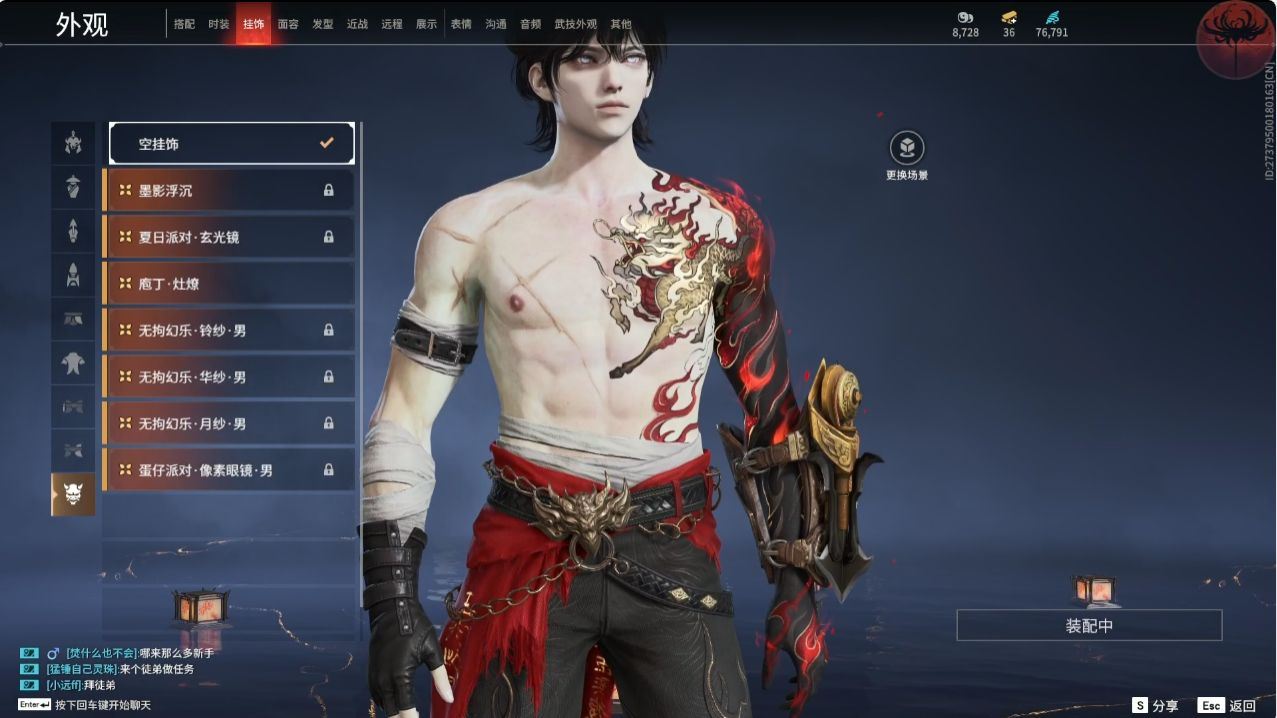Select the 无拘幻乐·月纱·男 accessory
This screenshot has height=718, width=1277.
(x=229, y=424)
